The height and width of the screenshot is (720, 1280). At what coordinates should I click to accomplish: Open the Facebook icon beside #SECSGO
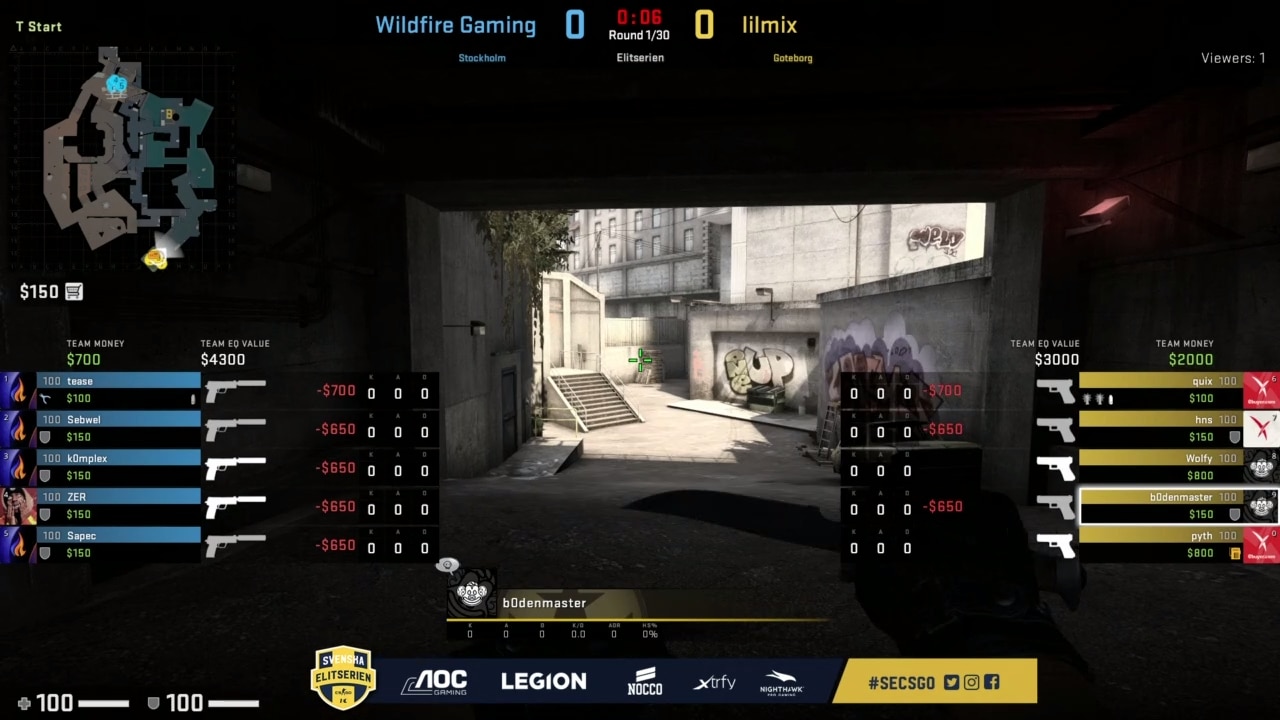(991, 682)
